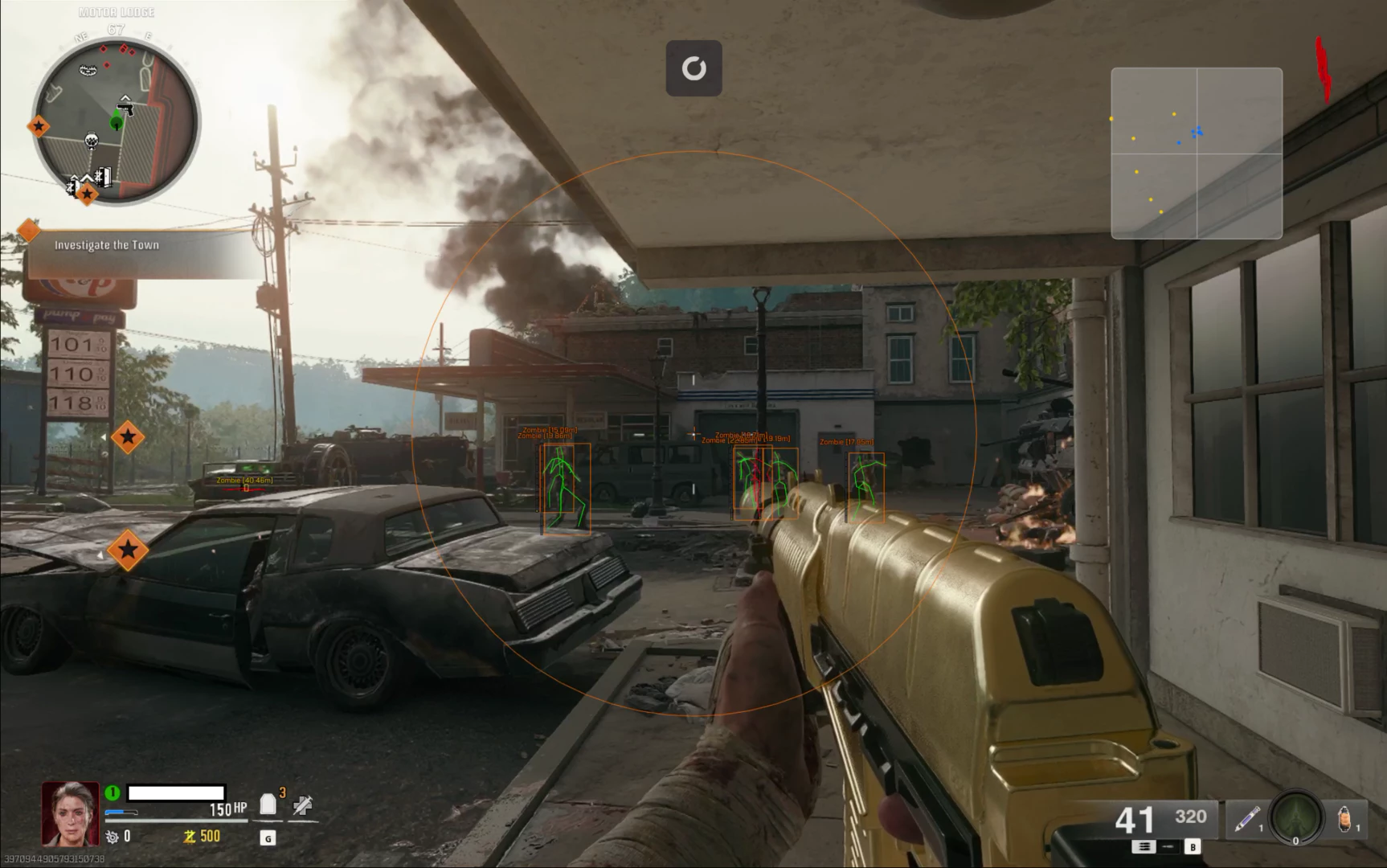Image resolution: width=1387 pixels, height=868 pixels.
Task: Open the circular minimap
Action: [116, 122]
